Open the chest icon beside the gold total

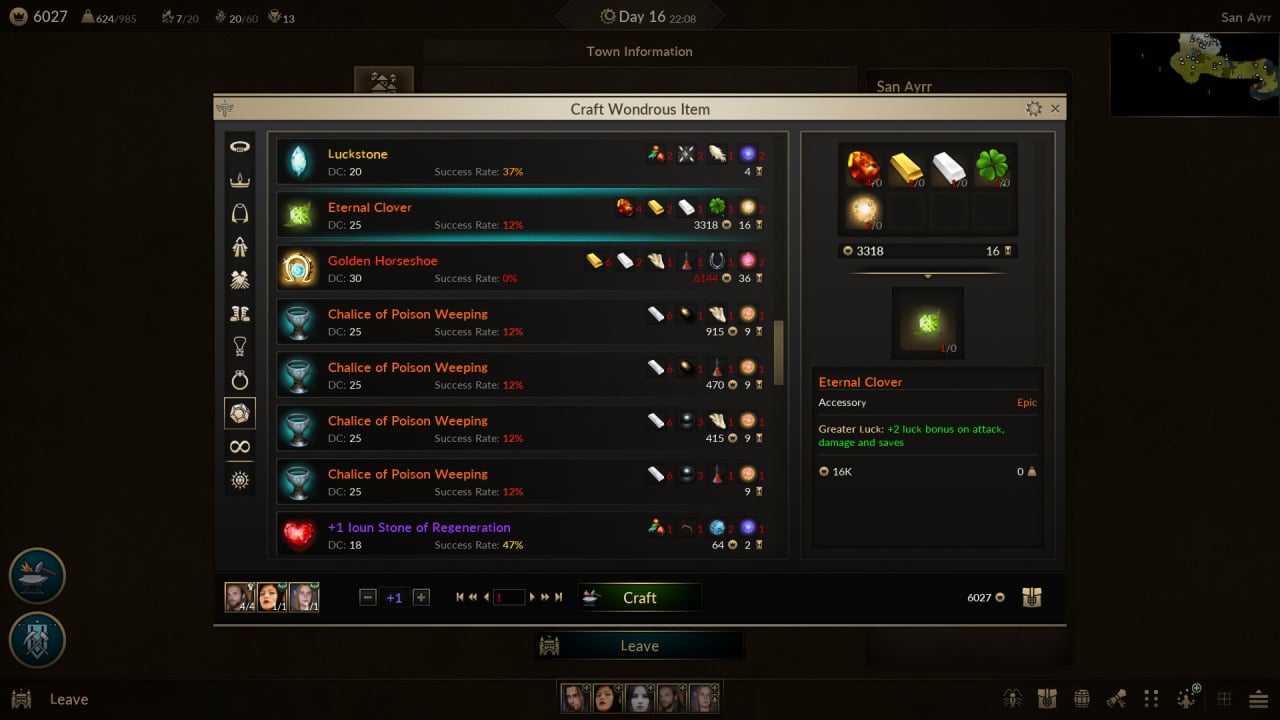[x=1032, y=598]
